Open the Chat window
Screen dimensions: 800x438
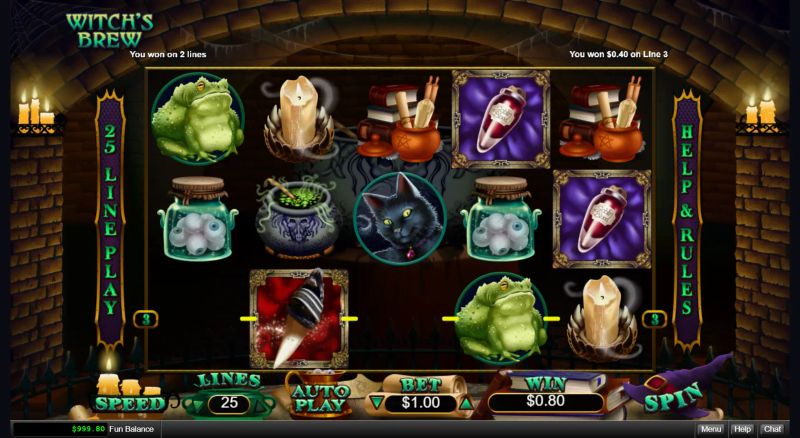click(772, 429)
